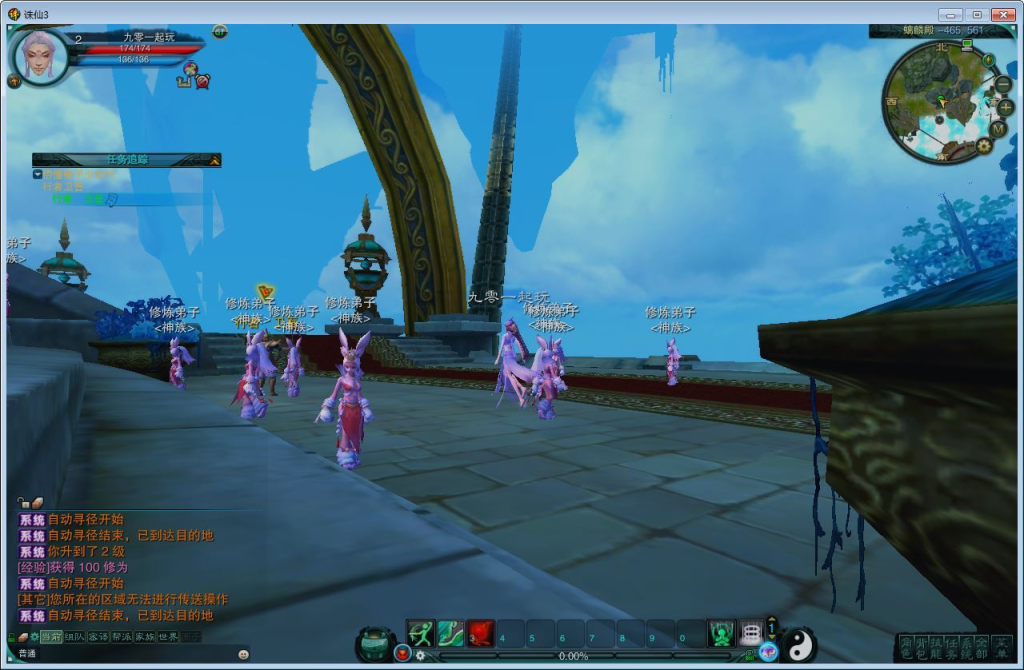Switch to the 世界 world chat tab
The width and height of the screenshot is (1024, 670).
tap(168, 636)
